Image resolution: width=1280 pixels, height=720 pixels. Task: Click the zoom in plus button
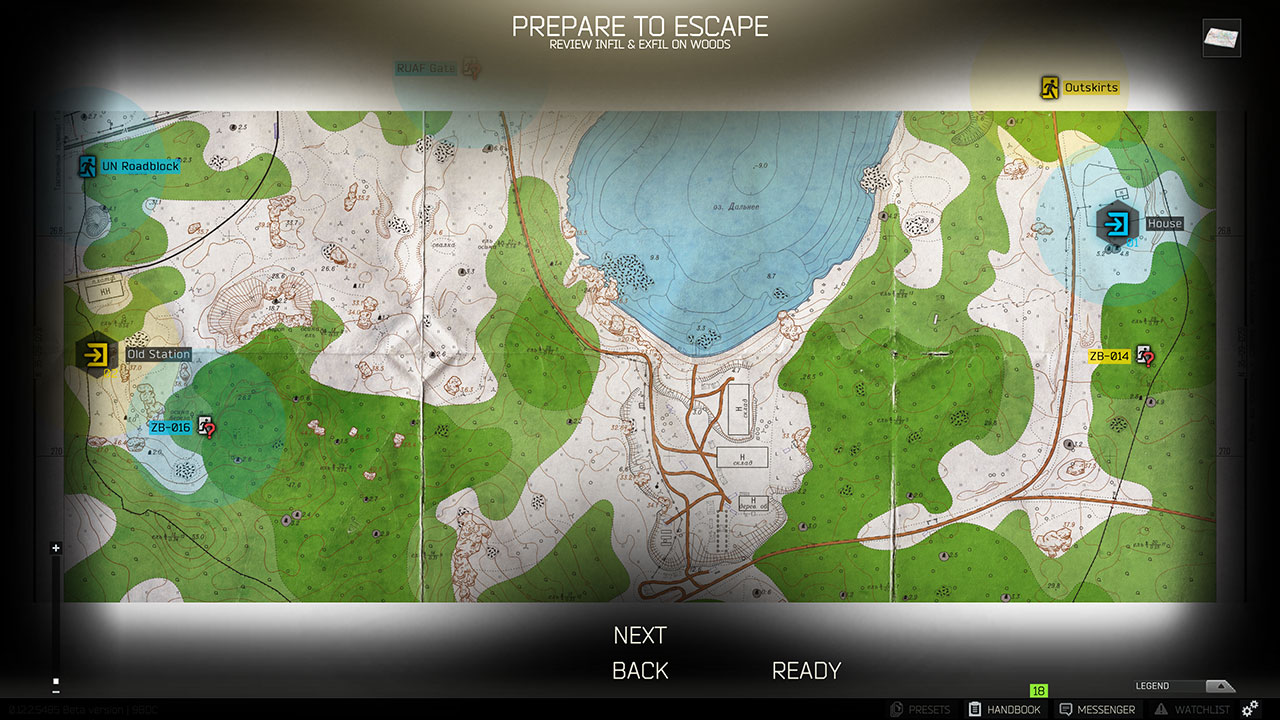point(55,548)
